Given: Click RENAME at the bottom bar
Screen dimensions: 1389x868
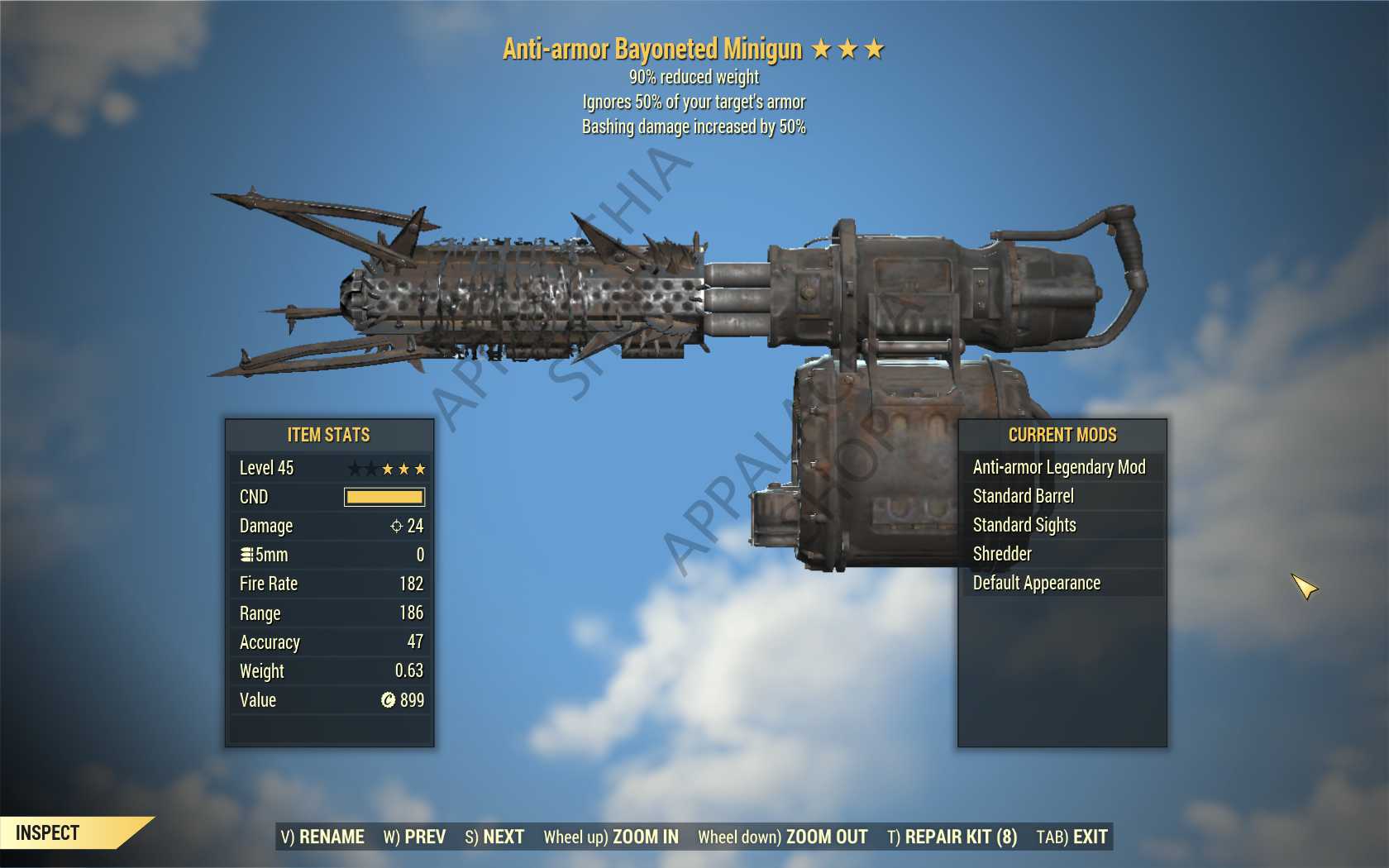Looking at the screenshot, I should (x=323, y=836).
